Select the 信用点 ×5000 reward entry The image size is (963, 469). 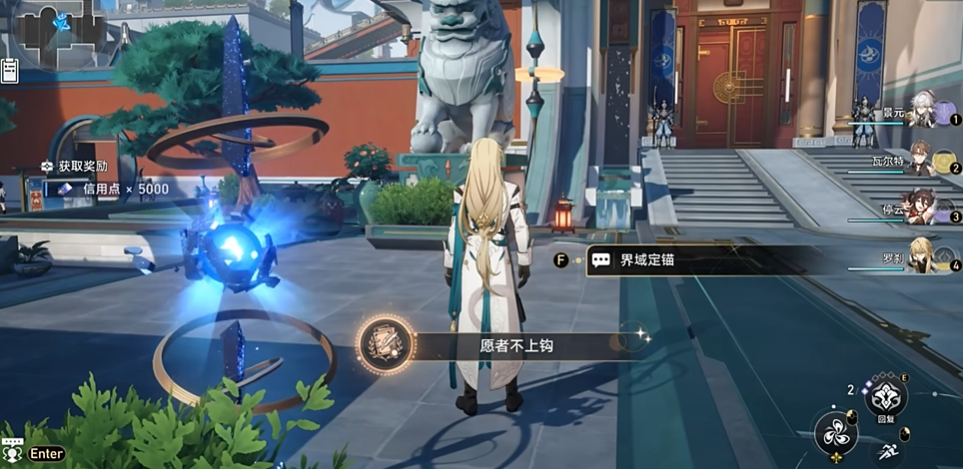[110, 188]
